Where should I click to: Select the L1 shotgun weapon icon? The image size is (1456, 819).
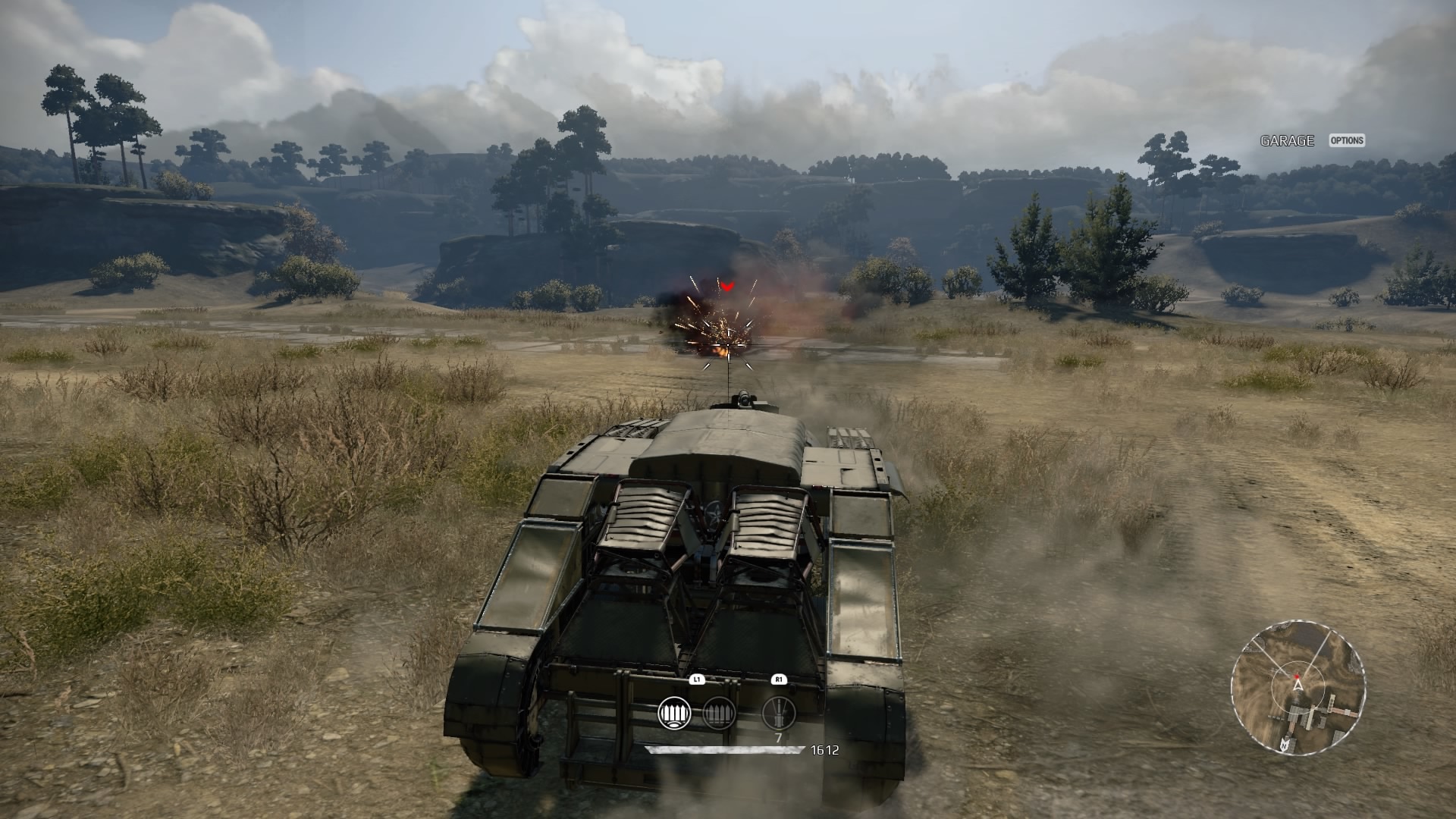click(x=675, y=713)
